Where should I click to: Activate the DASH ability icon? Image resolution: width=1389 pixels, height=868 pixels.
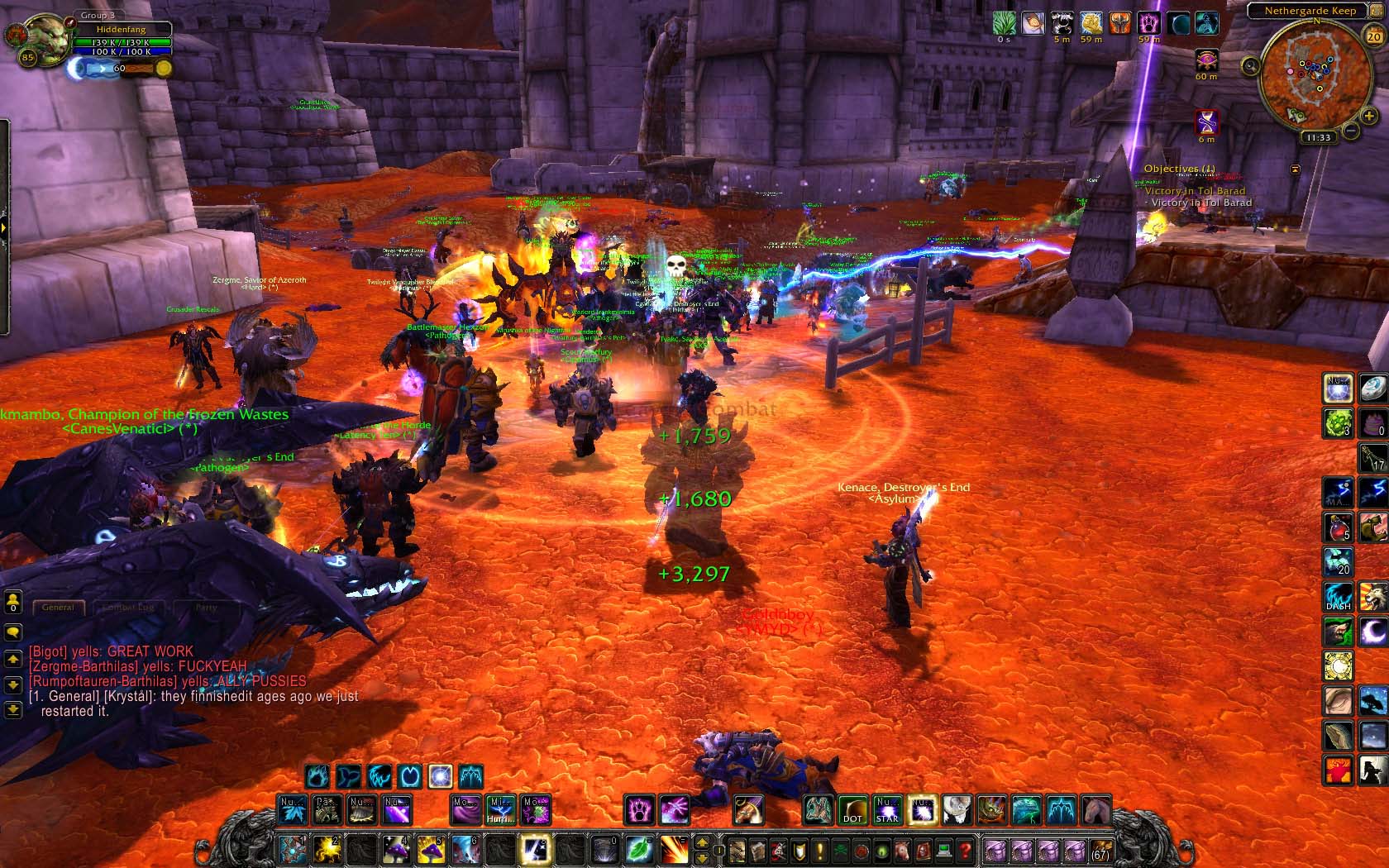pos(1338,597)
